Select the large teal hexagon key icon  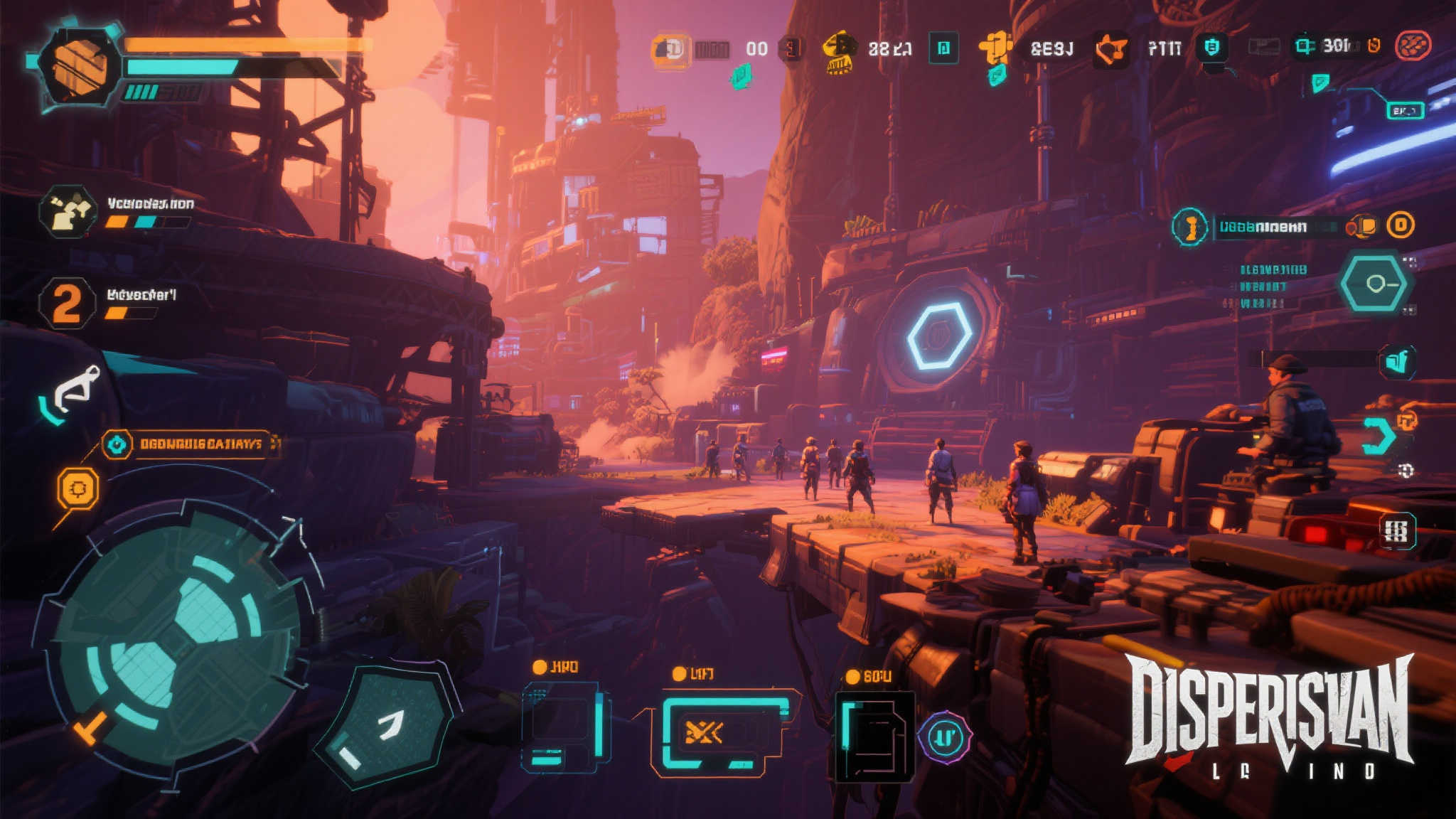coord(1375,284)
